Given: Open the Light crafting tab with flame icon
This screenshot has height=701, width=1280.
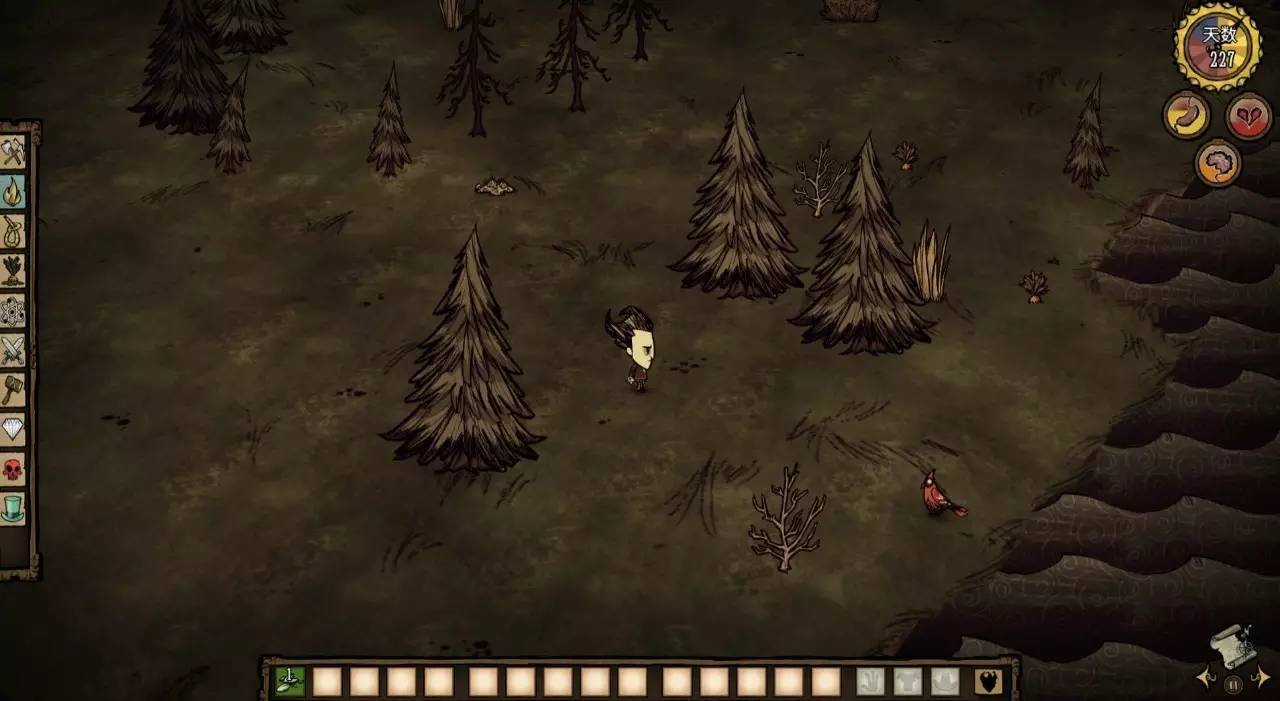Looking at the screenshot, I should click(x=13, y=191).
